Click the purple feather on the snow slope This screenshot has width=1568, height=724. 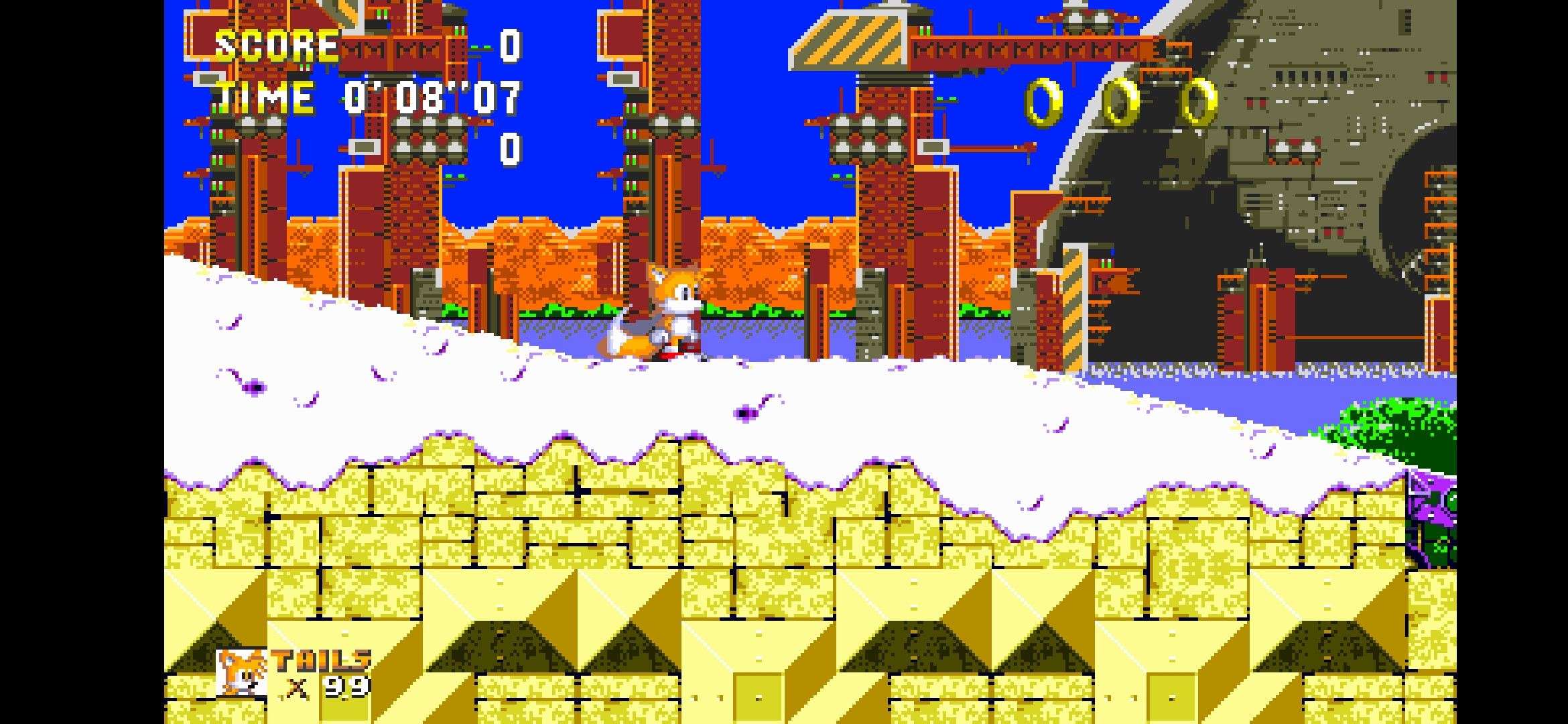coord(255,389)
